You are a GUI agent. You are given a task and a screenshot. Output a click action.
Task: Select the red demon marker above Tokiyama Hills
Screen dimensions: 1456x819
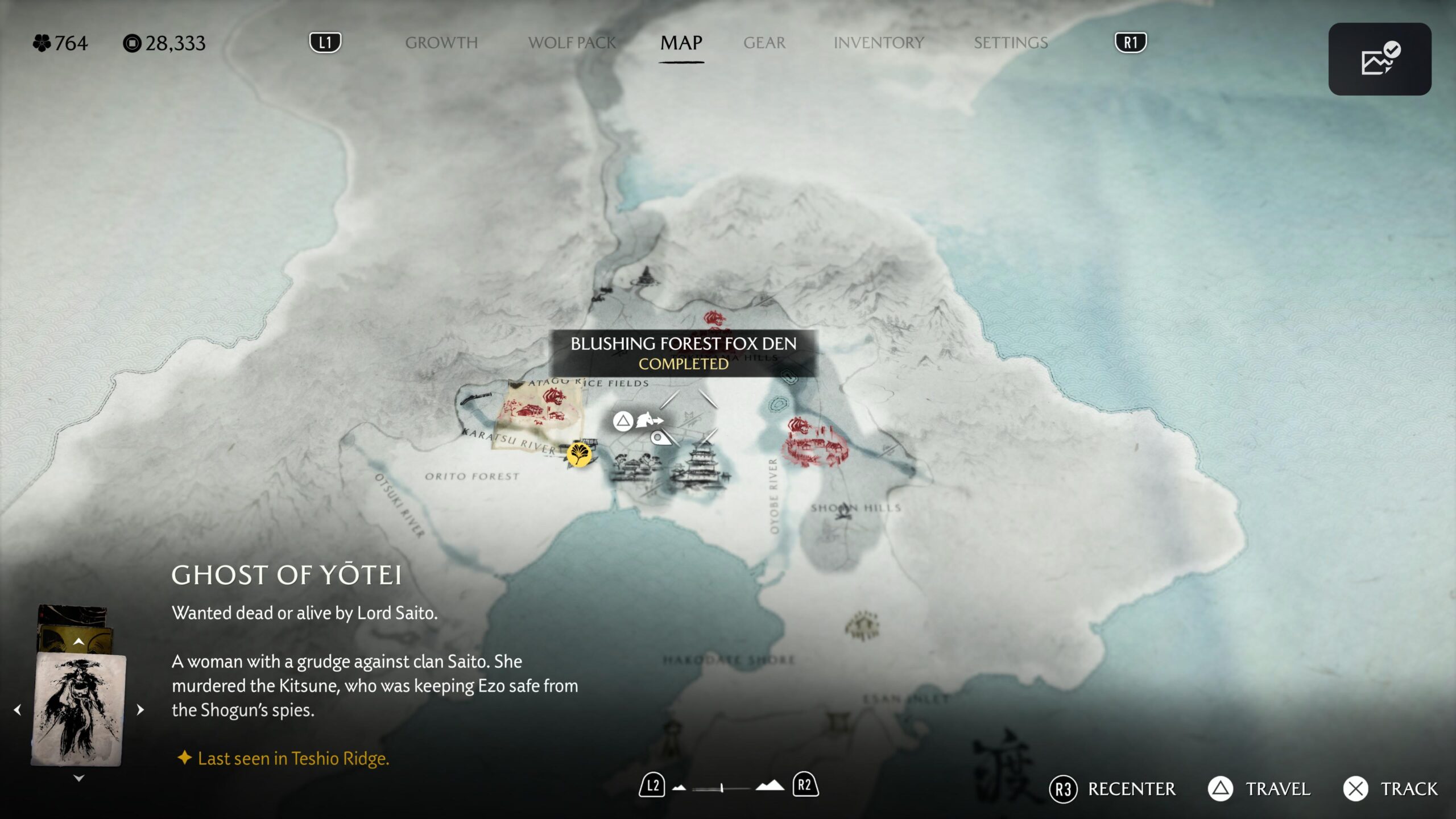click(714, 318)
